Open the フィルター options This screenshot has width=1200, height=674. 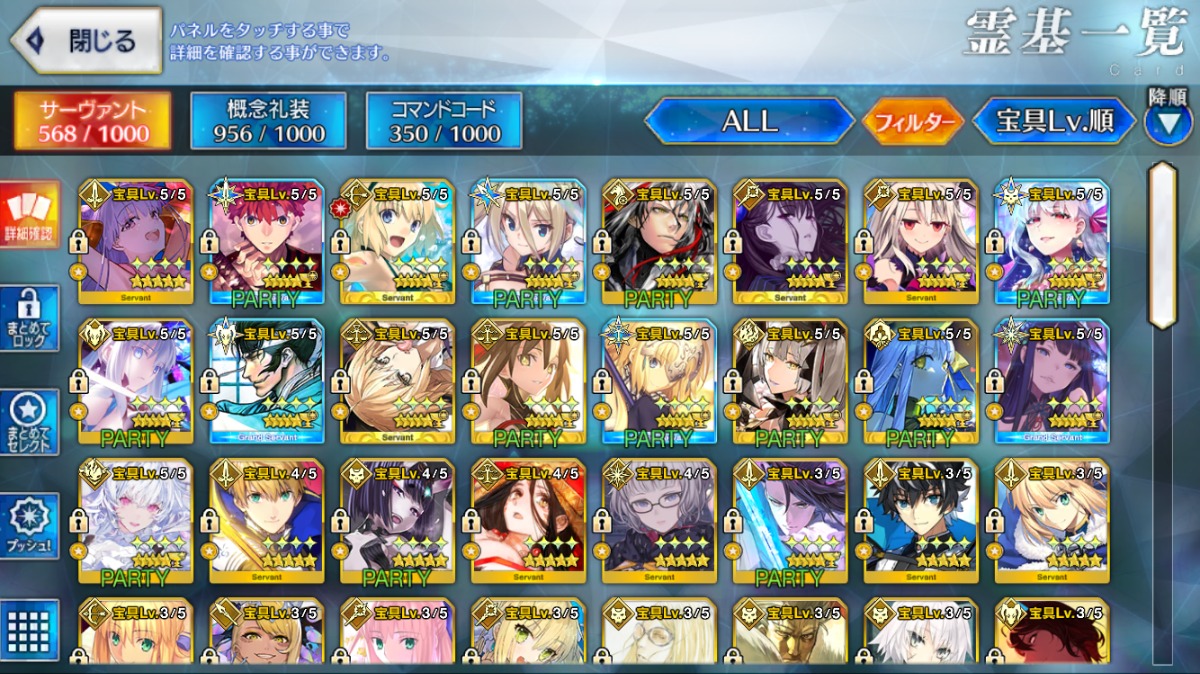912,122
